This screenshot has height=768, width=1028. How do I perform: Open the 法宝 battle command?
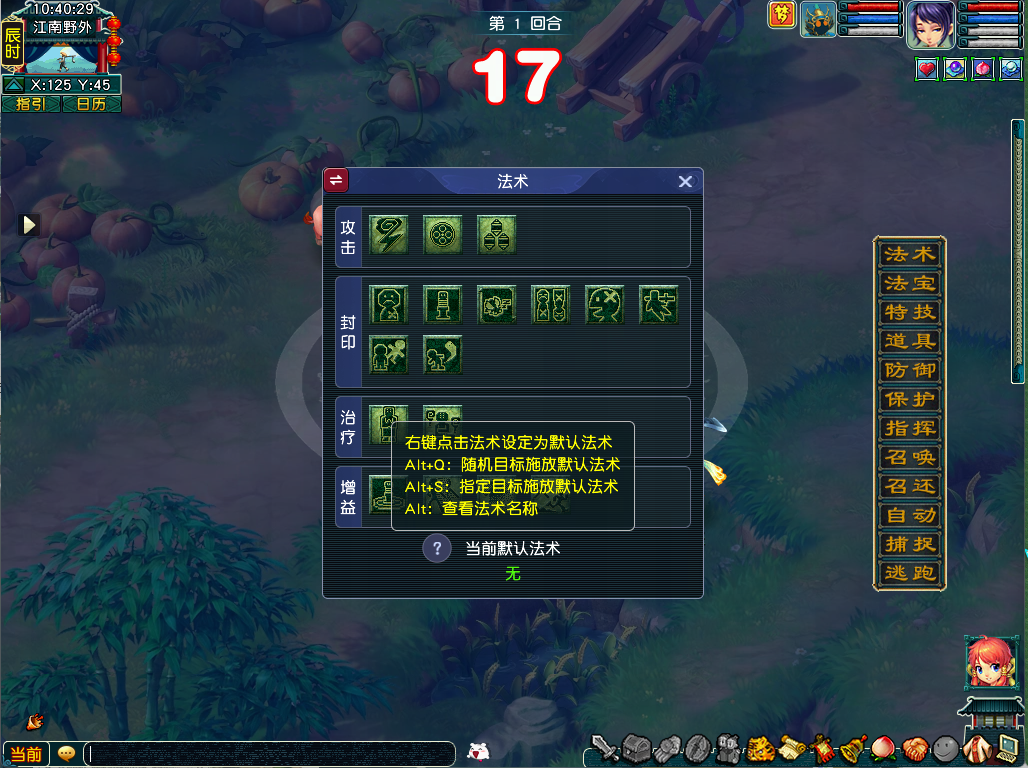click(909, 283)
